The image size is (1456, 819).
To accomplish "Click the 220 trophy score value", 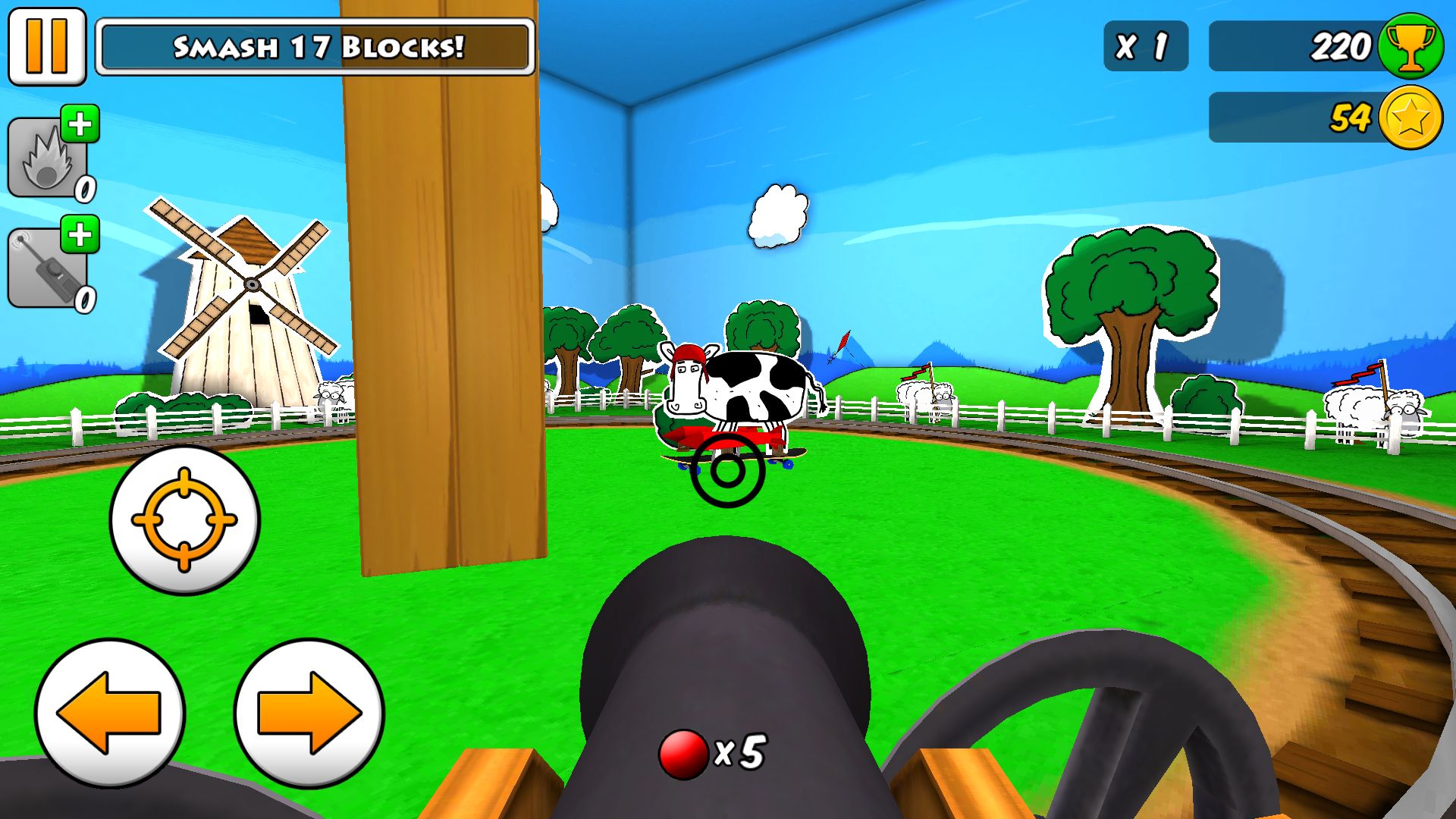I will (1342, 45).
